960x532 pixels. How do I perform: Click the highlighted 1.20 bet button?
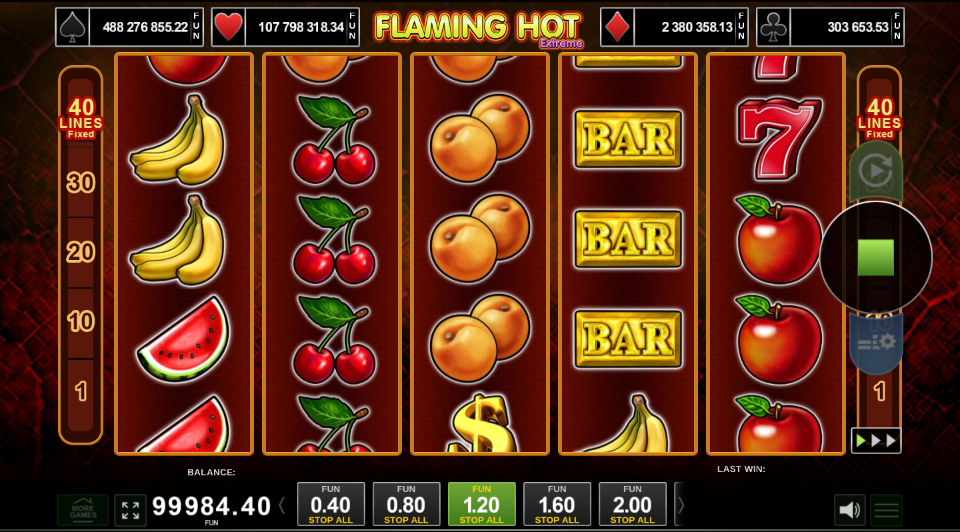[481, 504]
